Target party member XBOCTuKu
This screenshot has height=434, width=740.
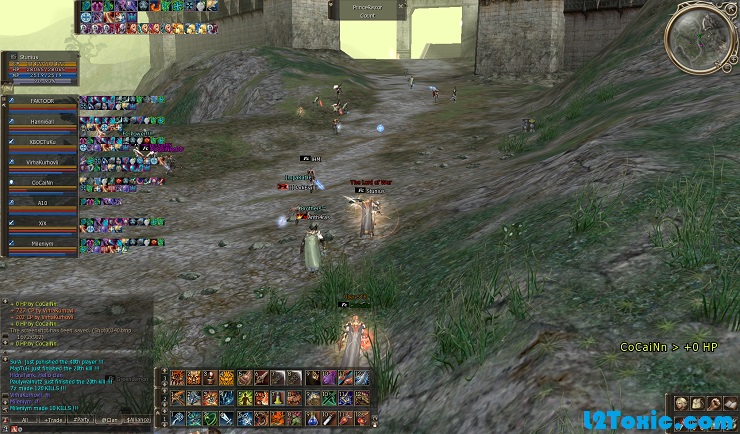42,142
